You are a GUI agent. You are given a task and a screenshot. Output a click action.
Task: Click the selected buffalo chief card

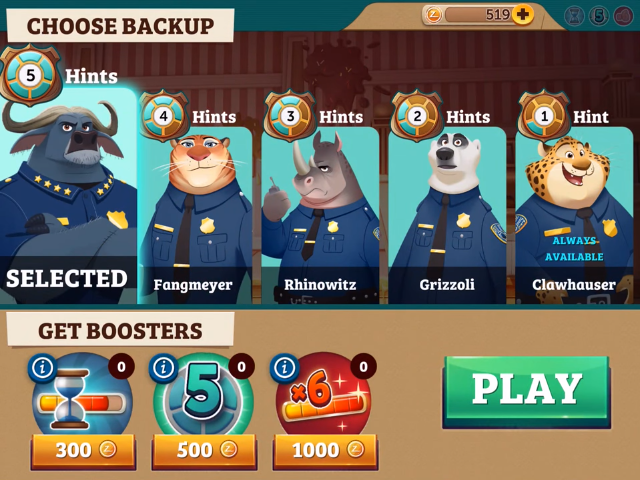coord(66,200)
